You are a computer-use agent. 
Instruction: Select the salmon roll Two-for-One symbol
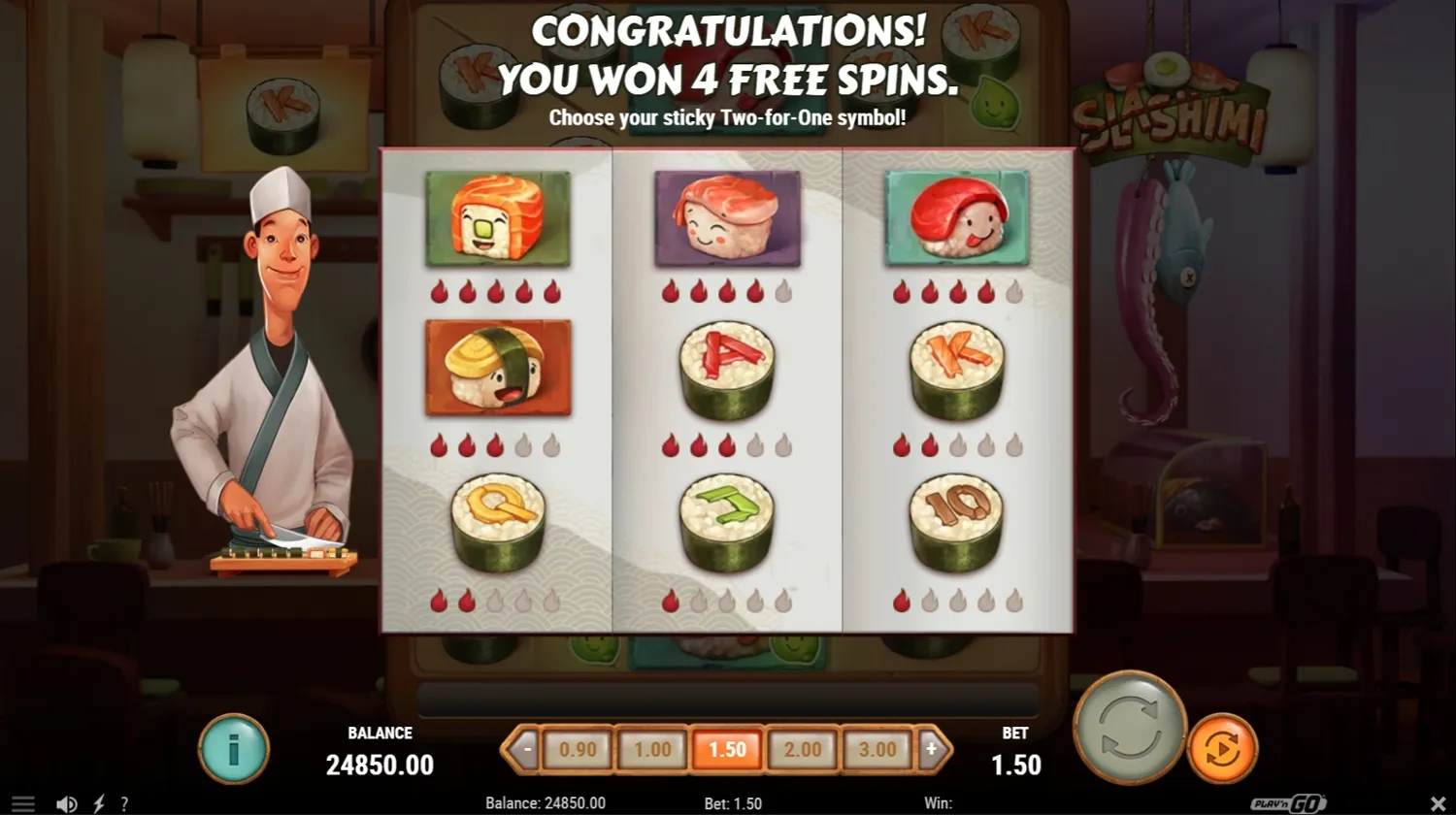498,217
